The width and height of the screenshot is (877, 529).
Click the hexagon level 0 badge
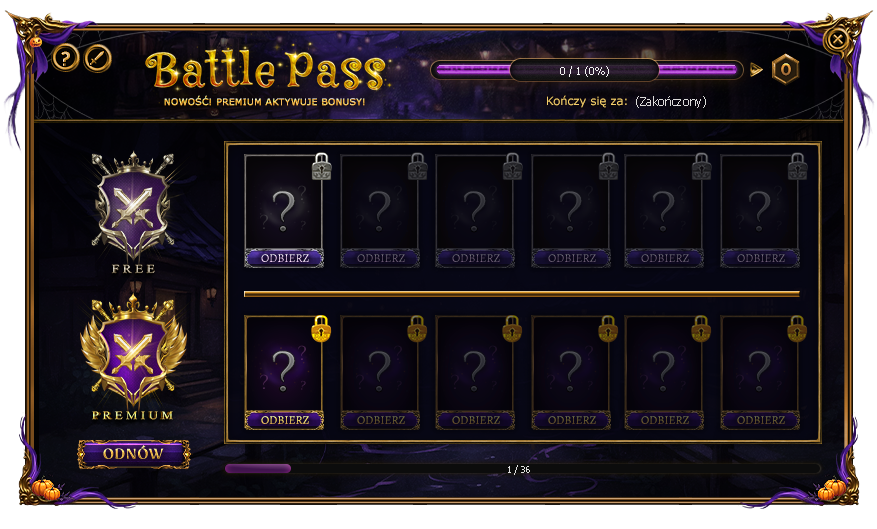[786, 70]
